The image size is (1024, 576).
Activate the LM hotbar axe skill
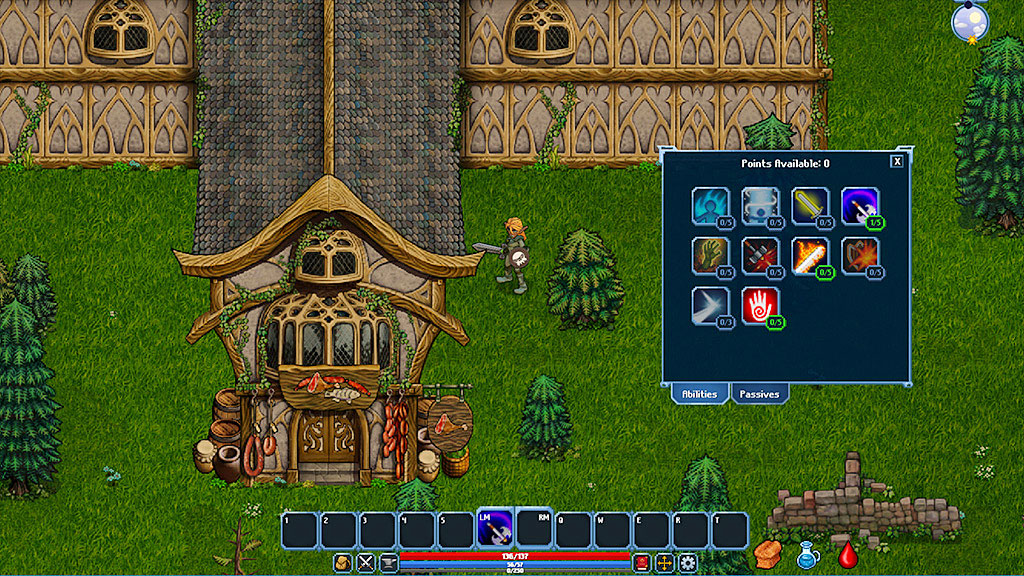[495, 529]
